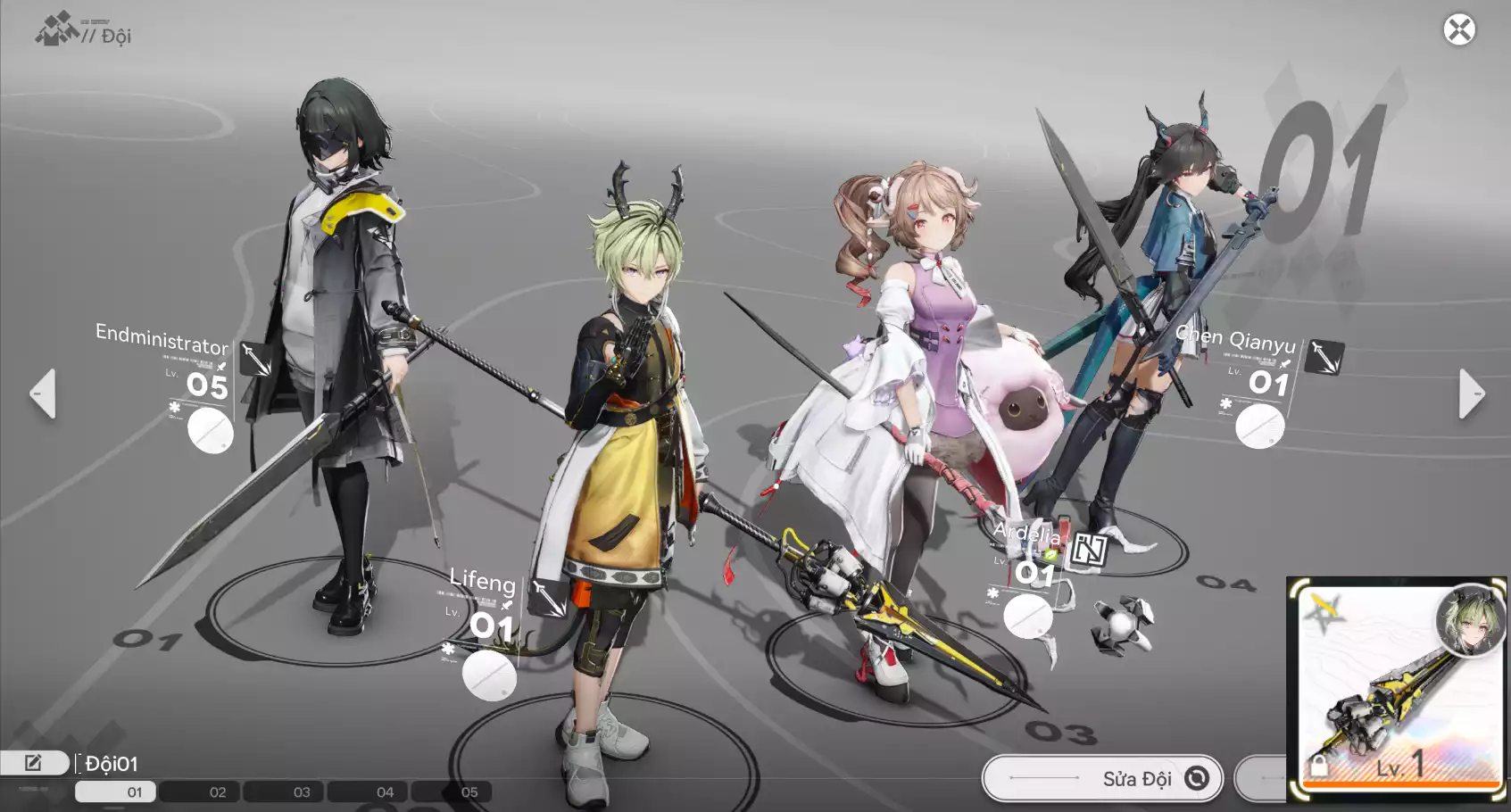Select Lifeng's name label
Viewport: 1511px width, 812px height.
pos(482,581)
